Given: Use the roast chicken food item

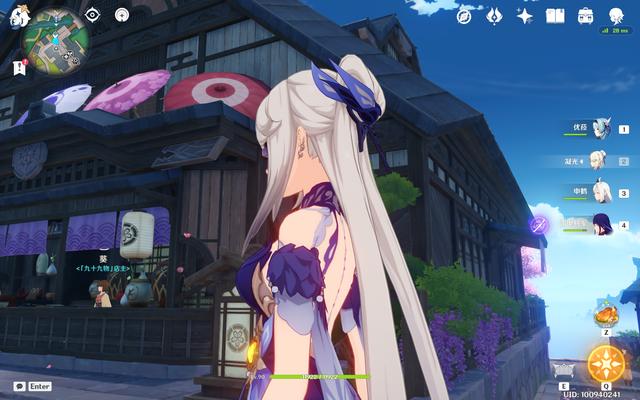Looking at the screenshot, I should pos(605,316).
